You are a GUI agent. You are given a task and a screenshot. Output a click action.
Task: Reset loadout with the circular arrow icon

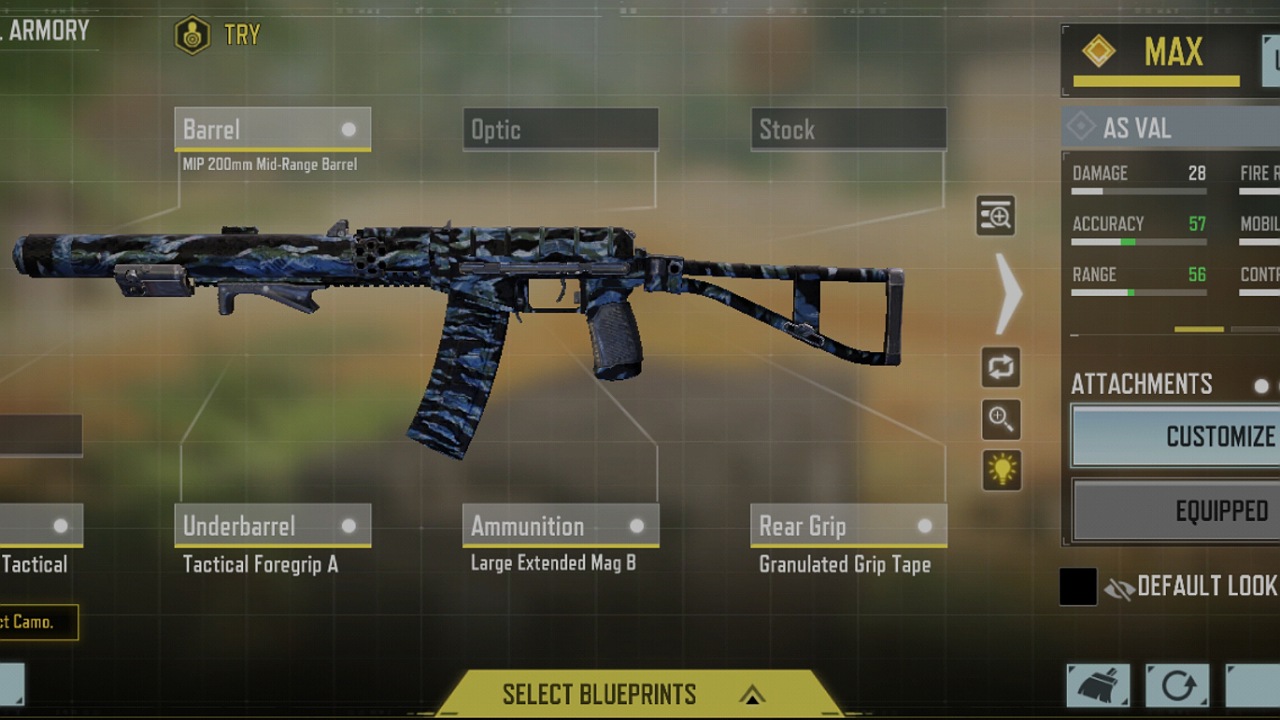(x=1177, y=686)
